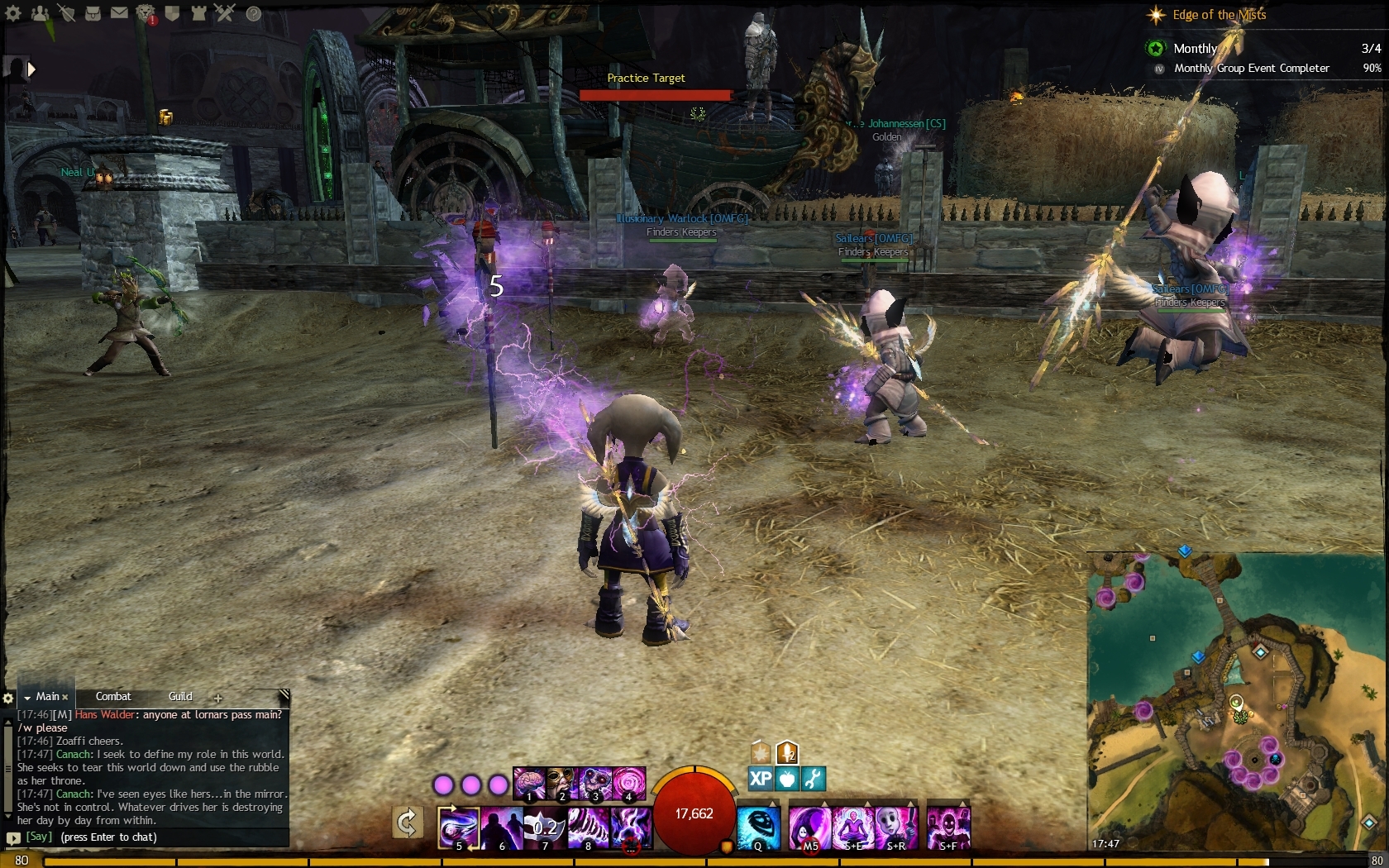
Task: Open the question mark help icon
Action: coord(253,13)
